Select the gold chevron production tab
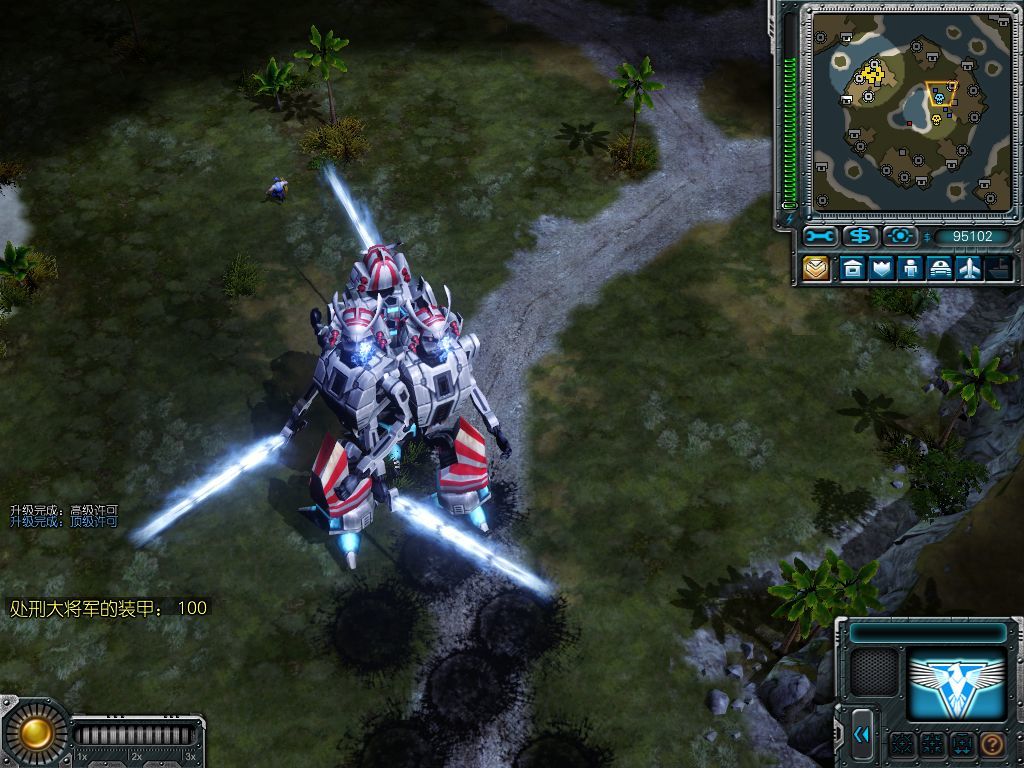 (817, 268)
